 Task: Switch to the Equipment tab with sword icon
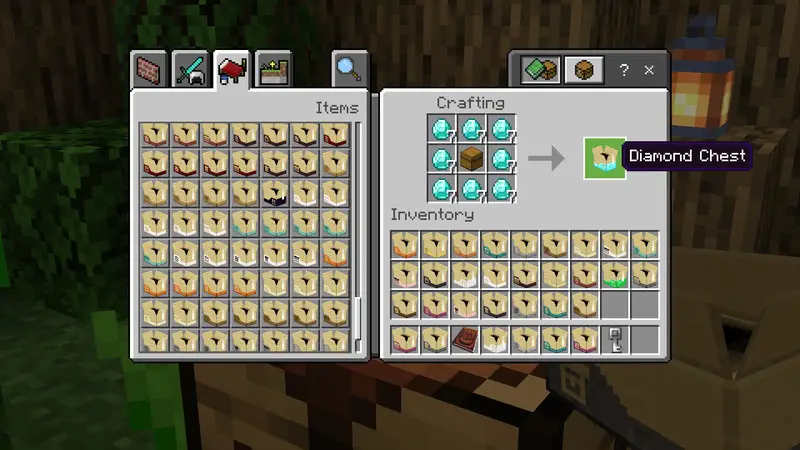click(x=191, y=70)
